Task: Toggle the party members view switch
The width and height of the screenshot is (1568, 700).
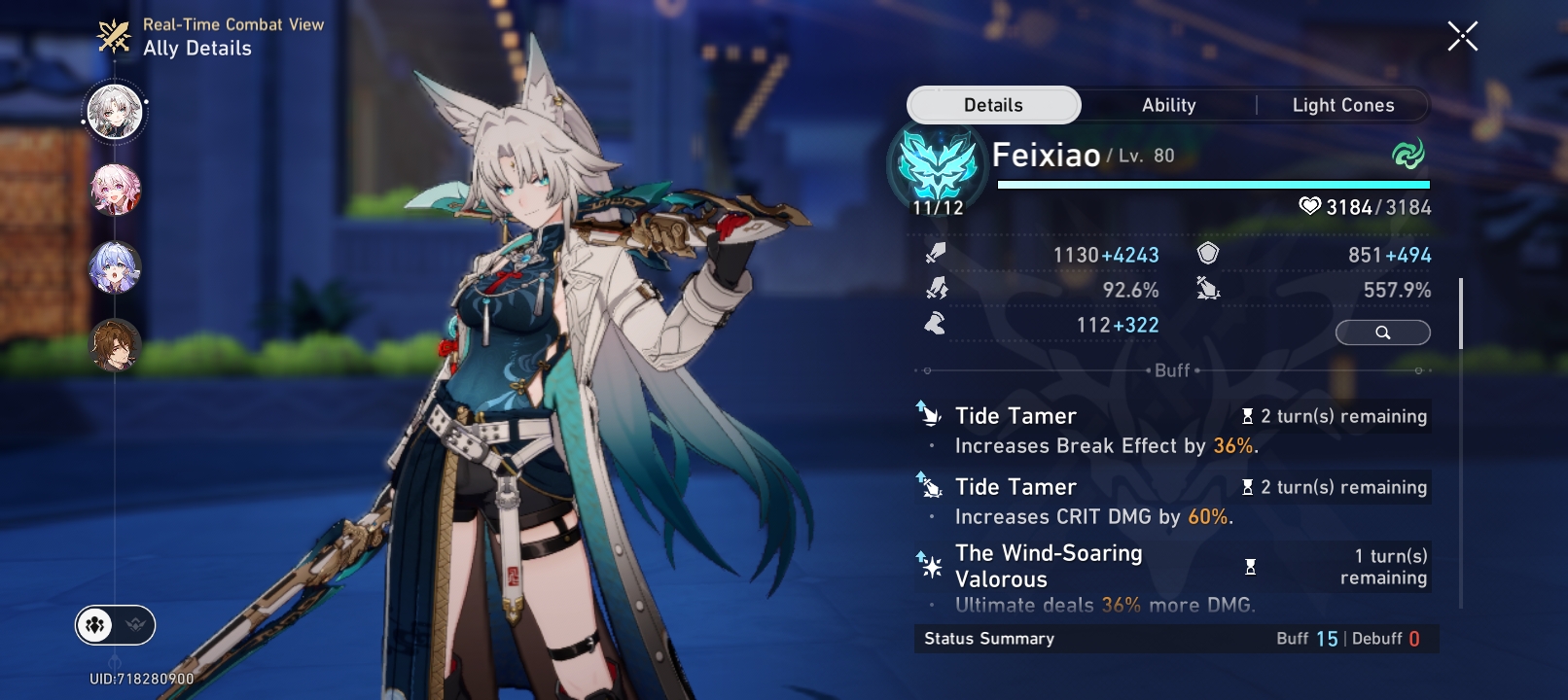Action: click(94, 625)
